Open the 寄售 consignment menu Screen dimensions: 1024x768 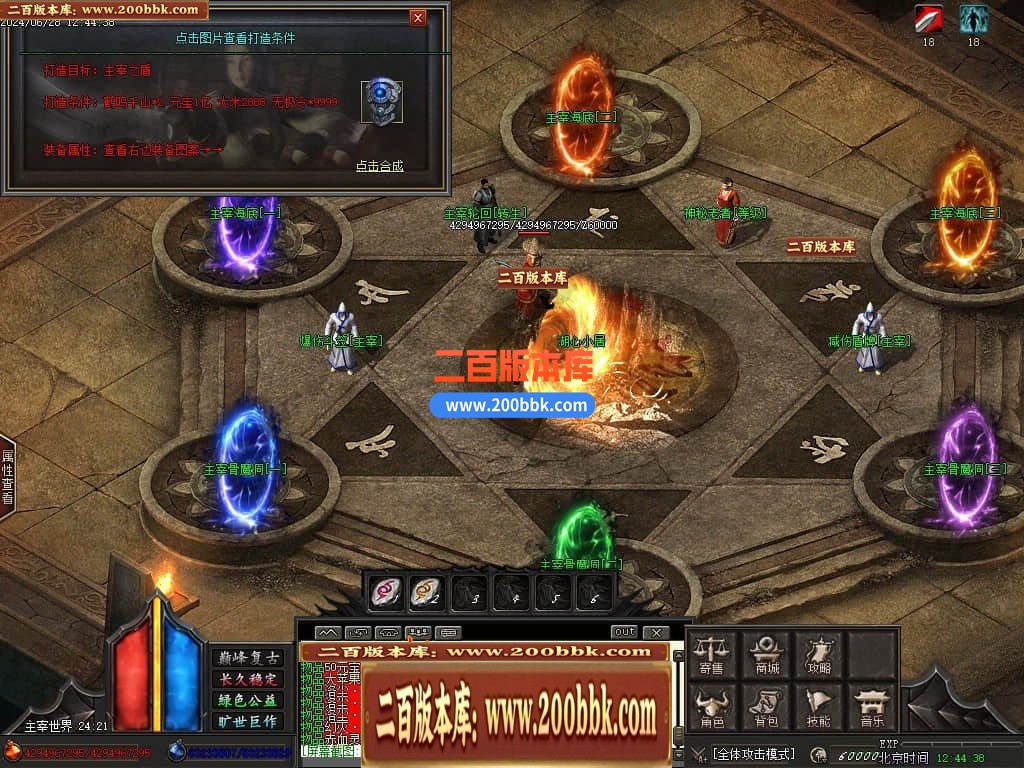point(712,654)
